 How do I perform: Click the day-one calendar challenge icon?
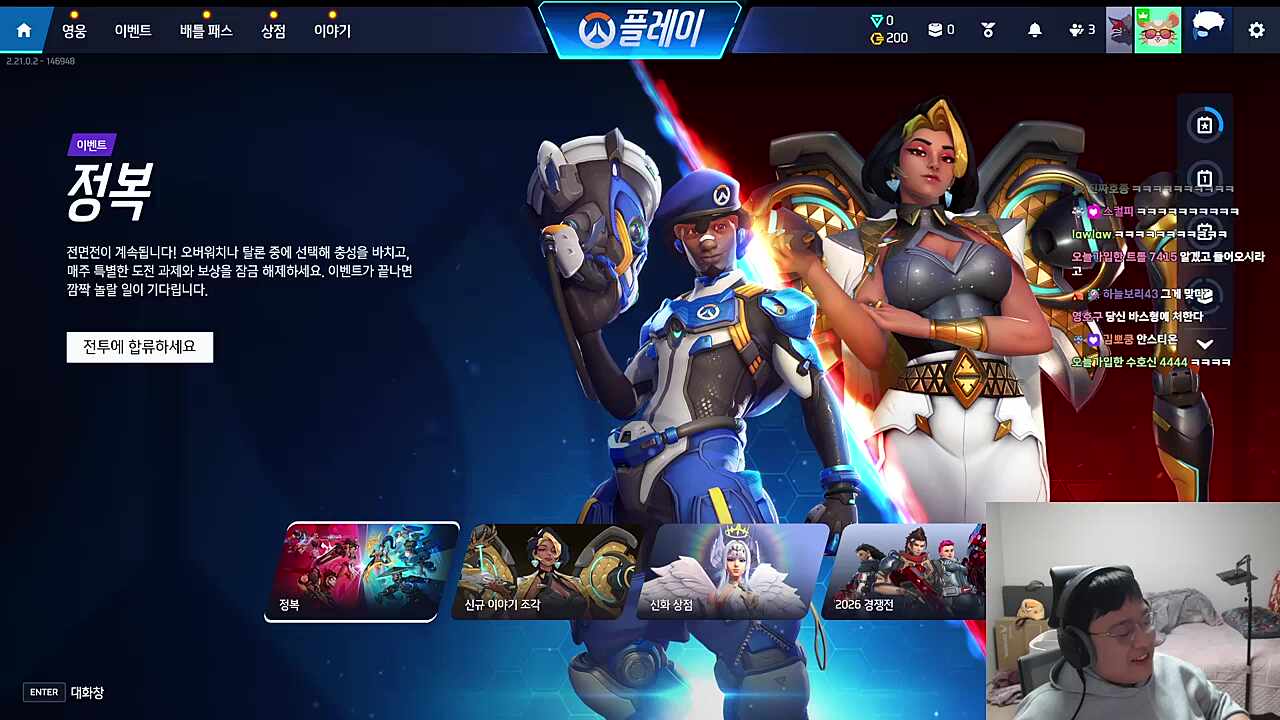click(x=1205, y=177)
